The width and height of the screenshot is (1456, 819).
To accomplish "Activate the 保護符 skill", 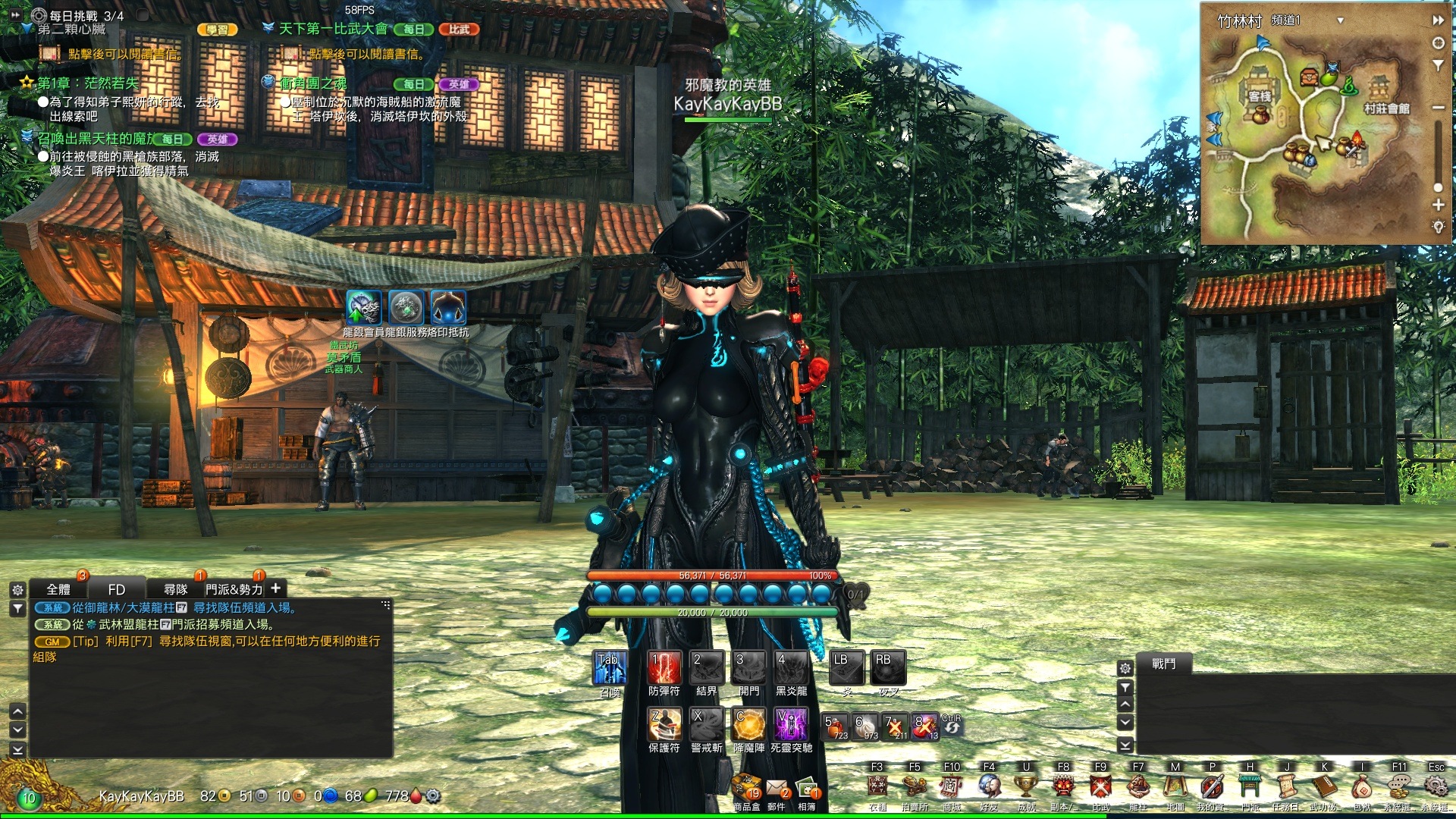I will coord(664,724).
